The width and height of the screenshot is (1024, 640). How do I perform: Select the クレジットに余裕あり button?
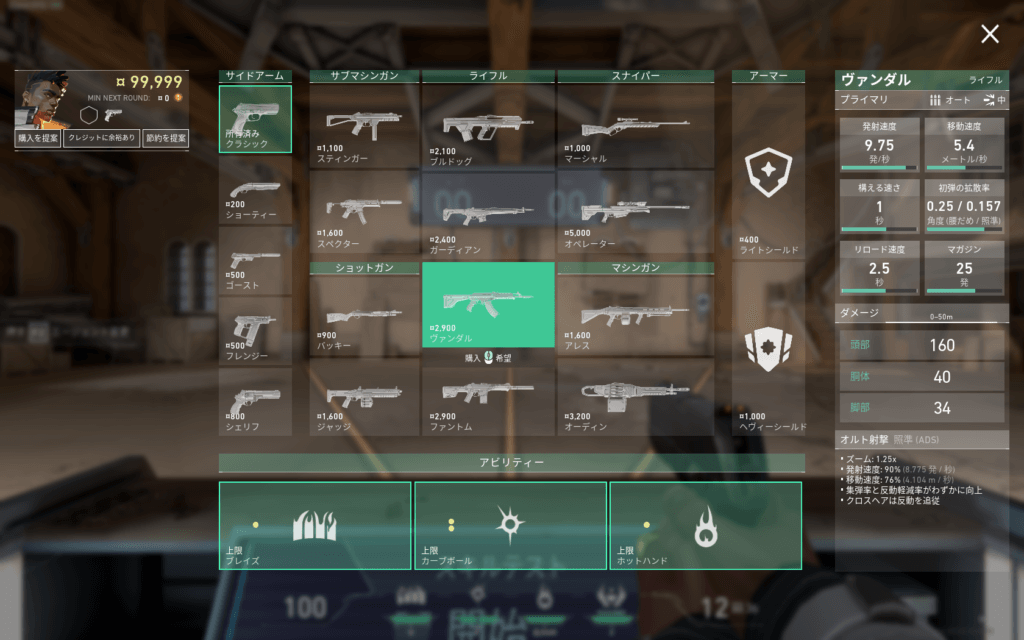(x=101, y=137)
